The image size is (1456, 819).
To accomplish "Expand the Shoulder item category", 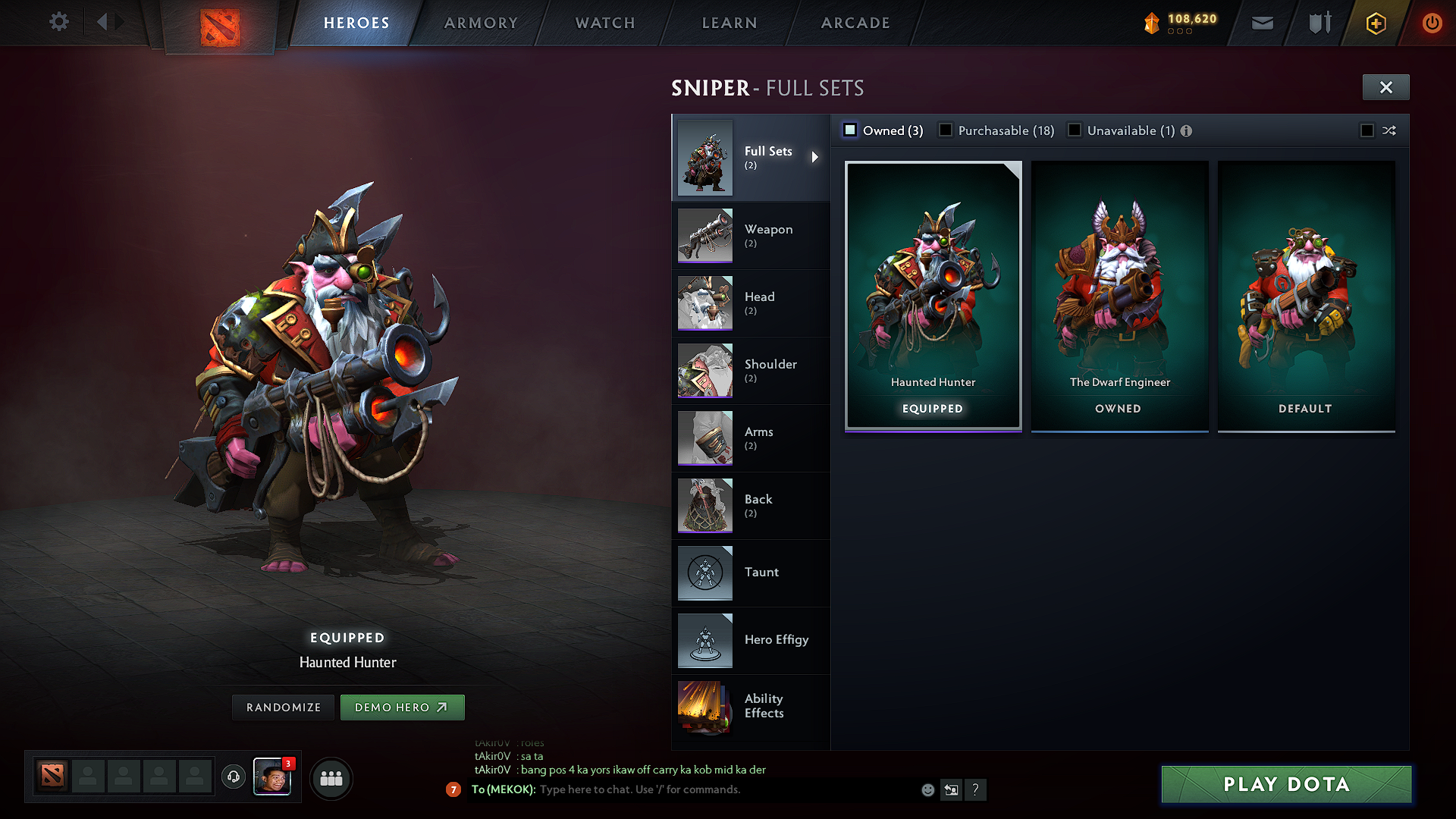I will click(751, 370).
